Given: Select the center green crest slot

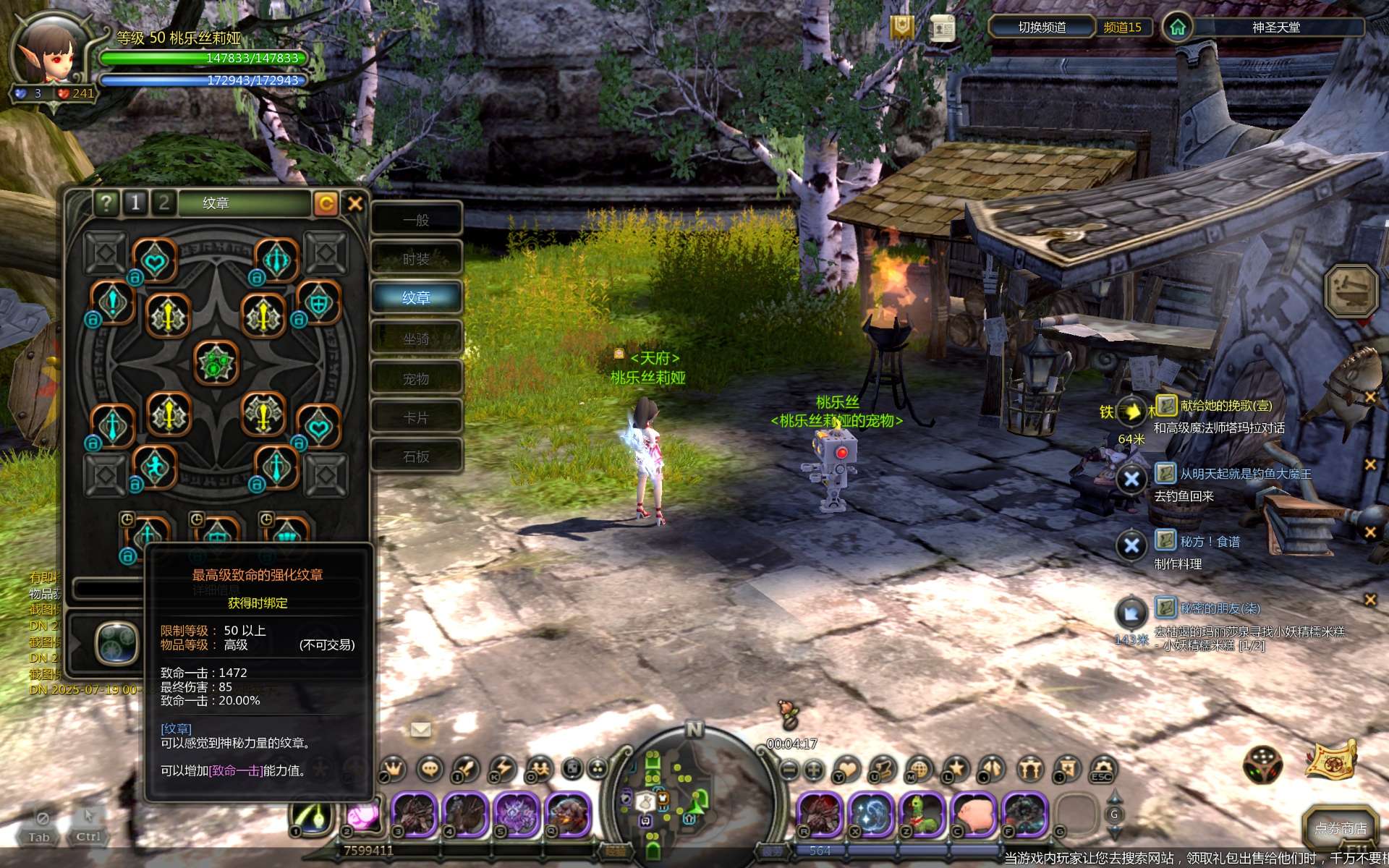Looking at the screenshot, I should pos(216,363).
